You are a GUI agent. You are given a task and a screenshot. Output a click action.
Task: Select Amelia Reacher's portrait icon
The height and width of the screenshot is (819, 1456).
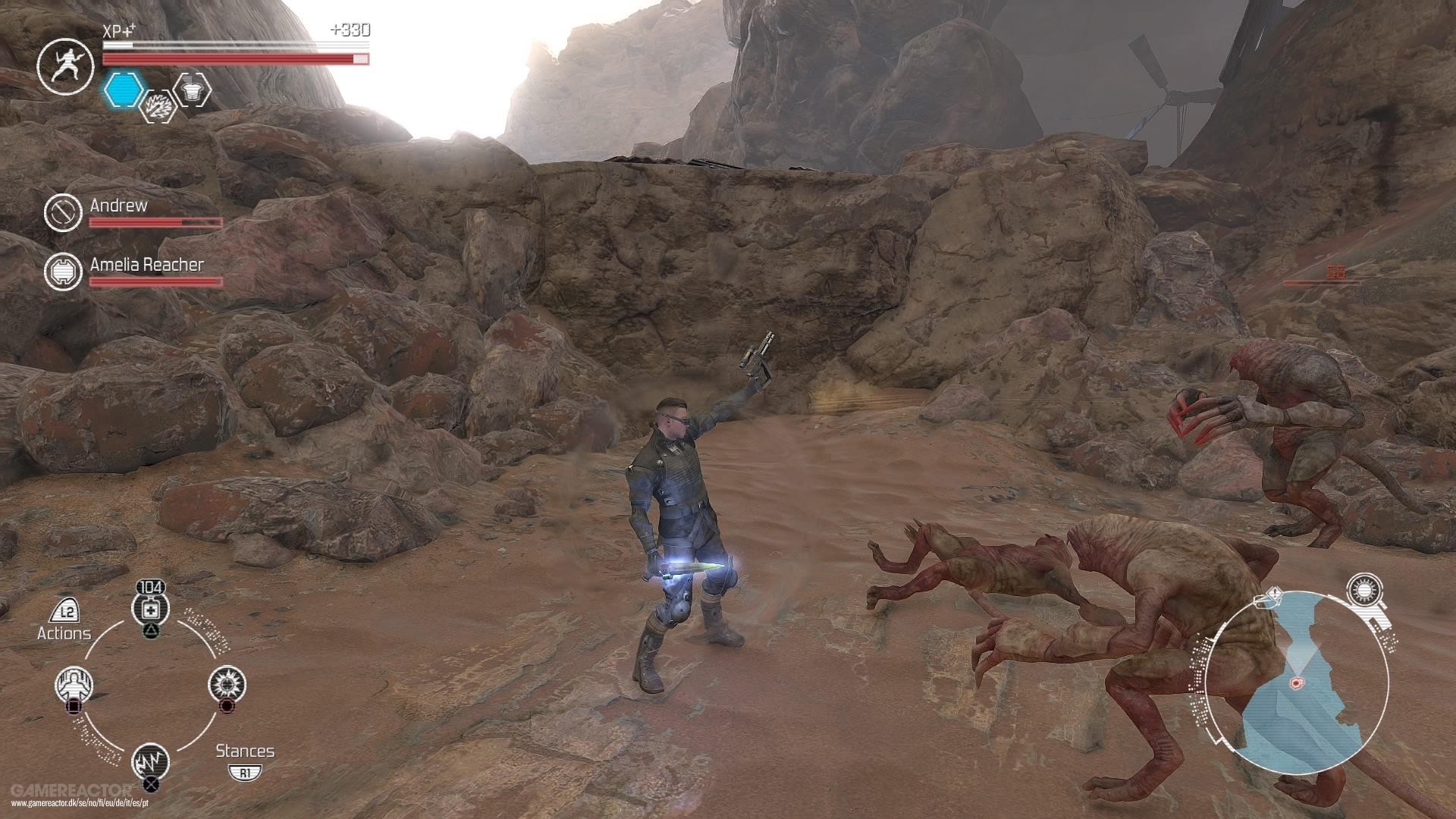click(63, 271)
